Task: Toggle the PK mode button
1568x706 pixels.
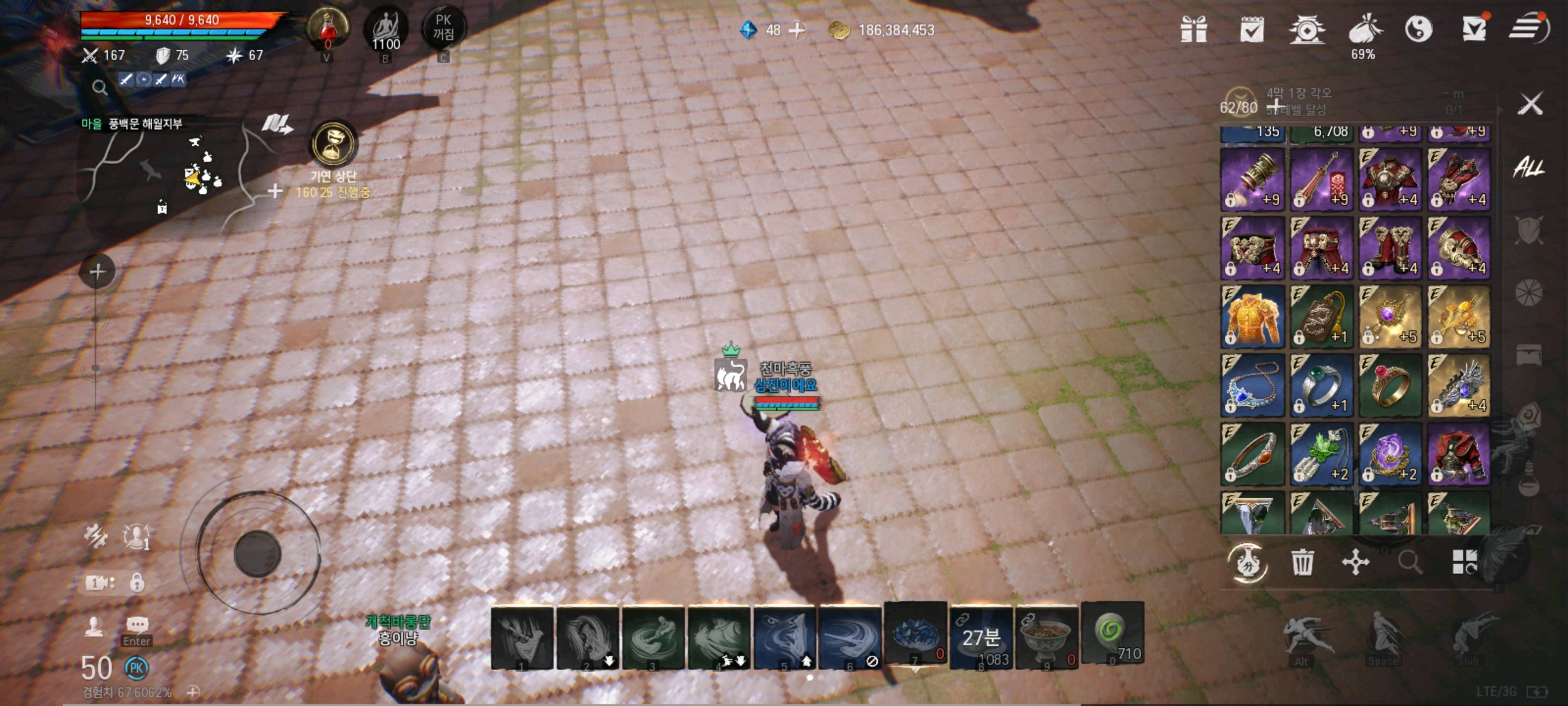Action: click(443, 28)
